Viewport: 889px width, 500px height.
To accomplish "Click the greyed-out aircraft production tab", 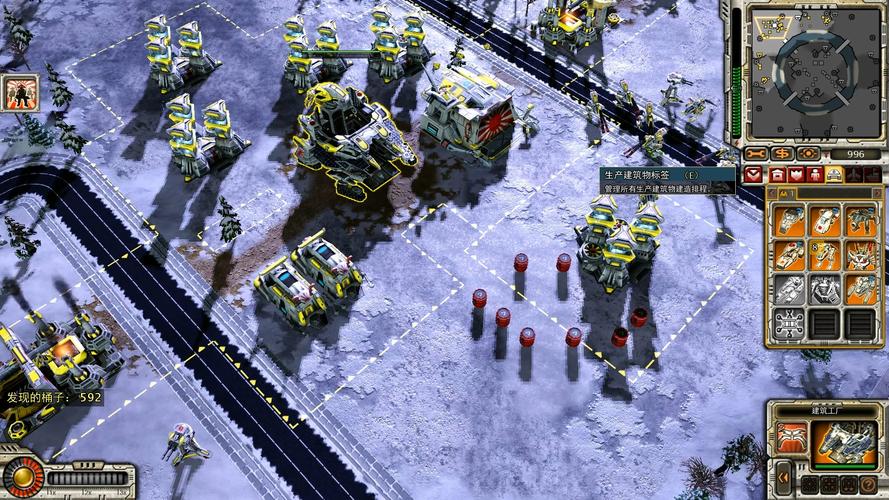I will [853, 174].
